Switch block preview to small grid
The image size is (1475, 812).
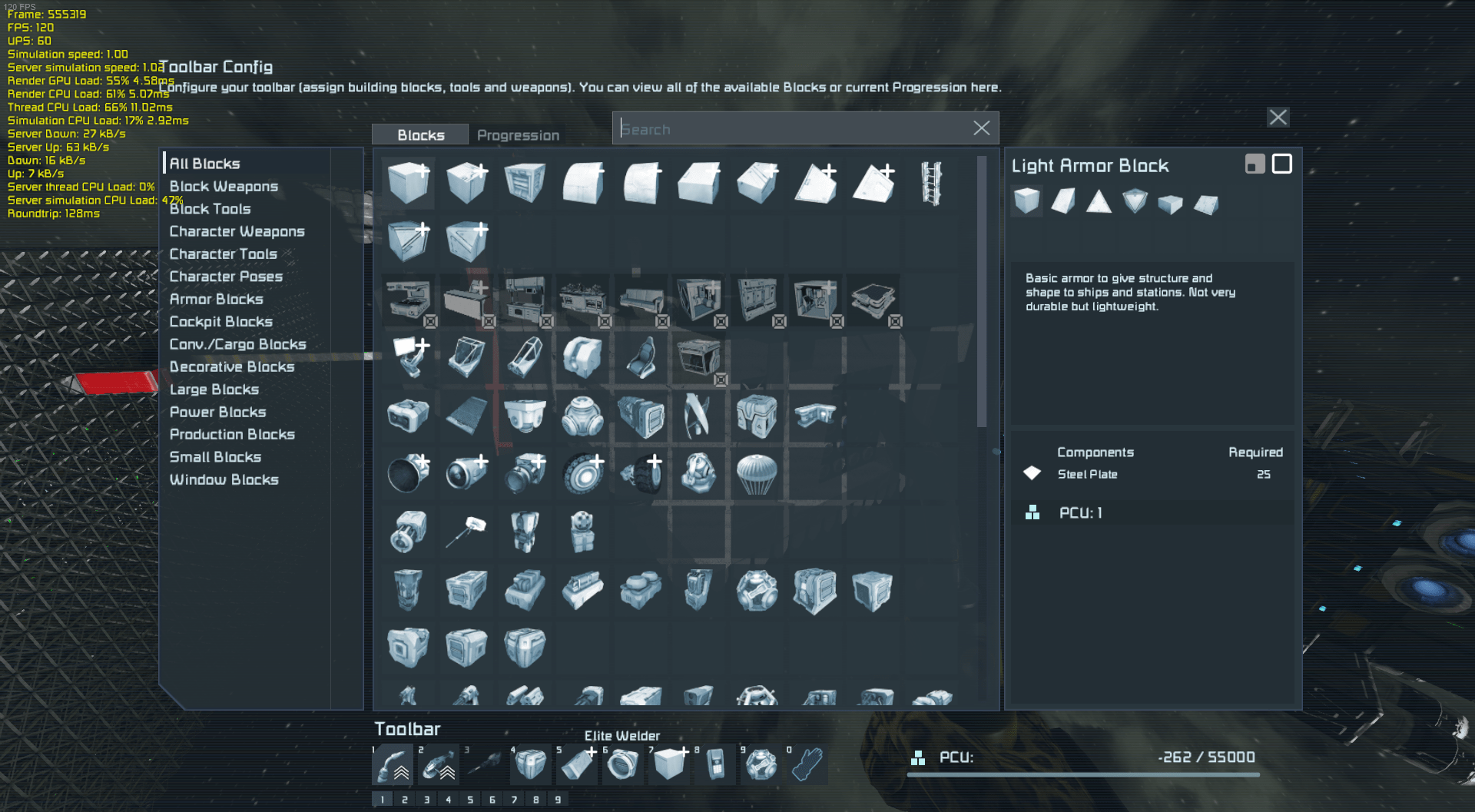[1255, 164]
